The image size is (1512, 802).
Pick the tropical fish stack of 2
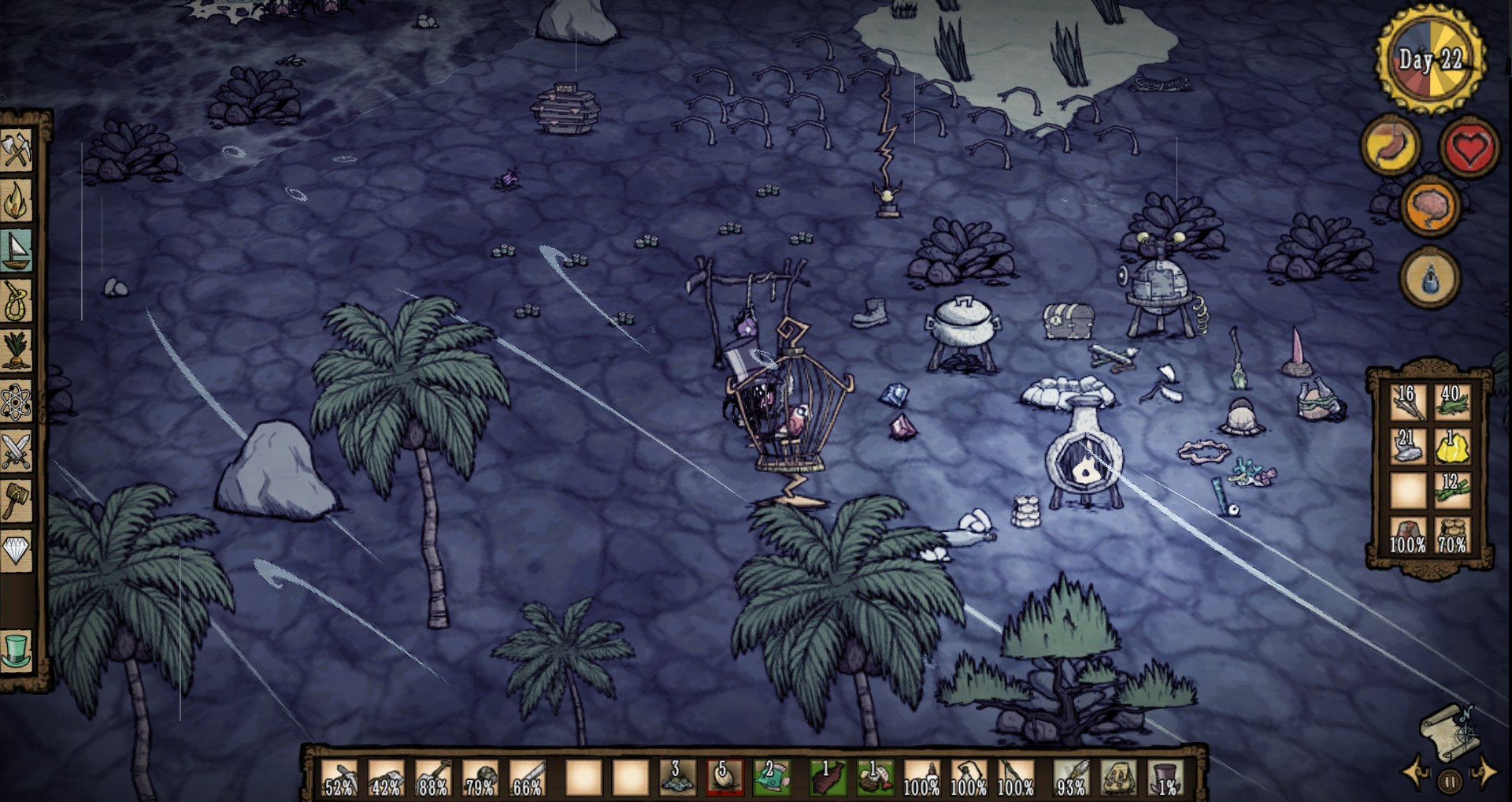click(771, 778)
